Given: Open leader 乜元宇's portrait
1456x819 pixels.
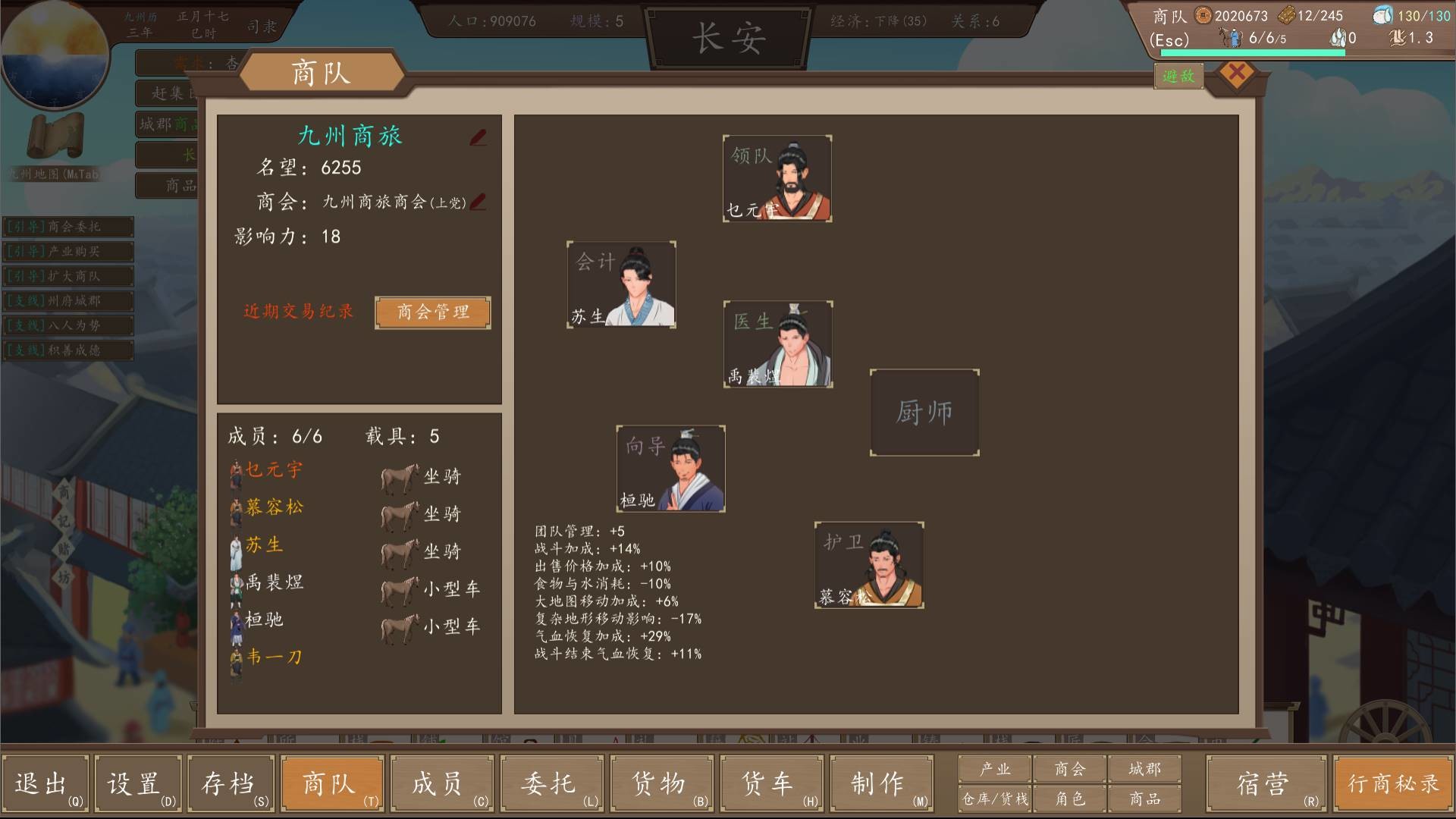Looking at the screenshot, I should tap(777, 178).
